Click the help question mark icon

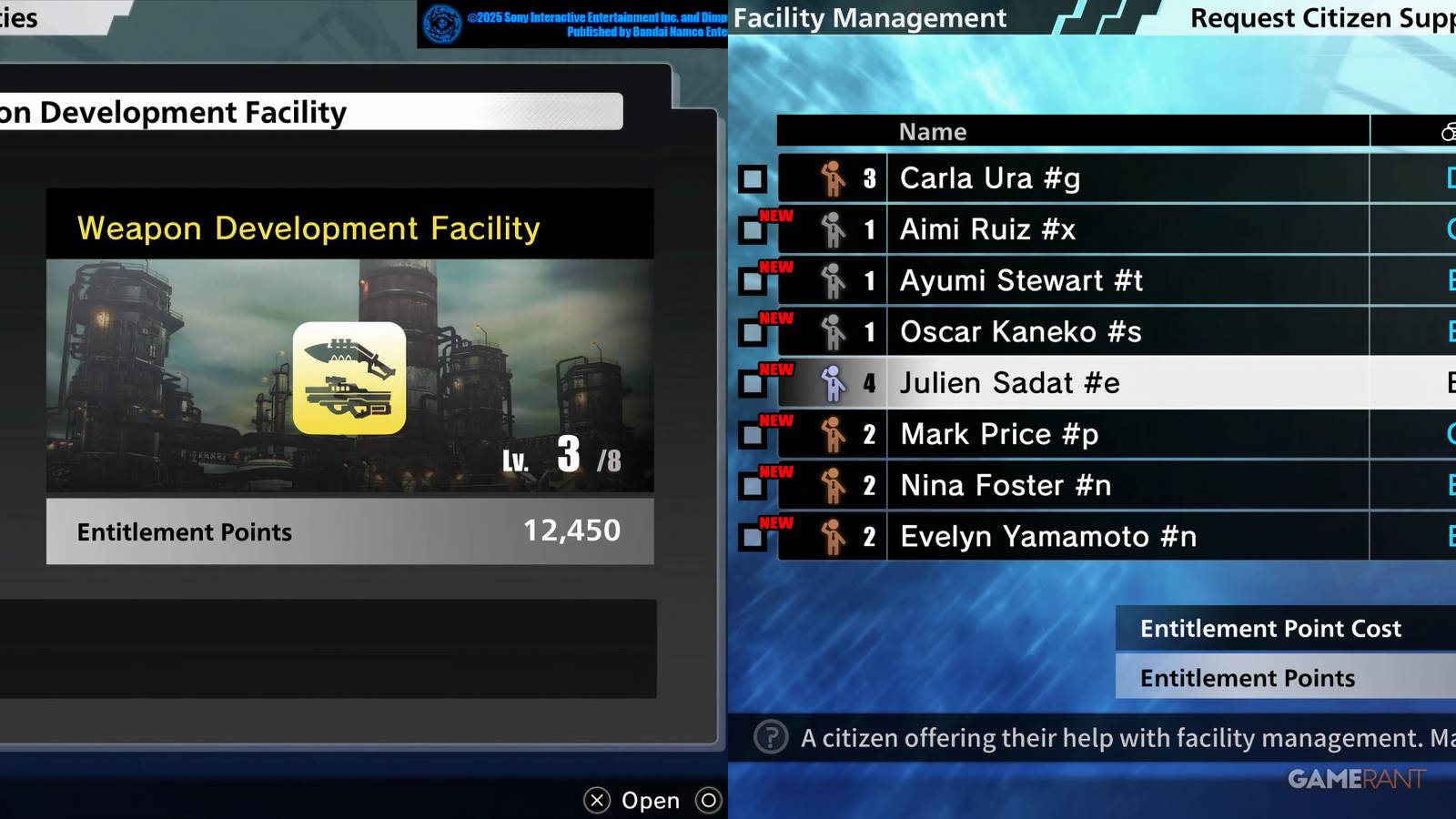[x=770, y=738]
